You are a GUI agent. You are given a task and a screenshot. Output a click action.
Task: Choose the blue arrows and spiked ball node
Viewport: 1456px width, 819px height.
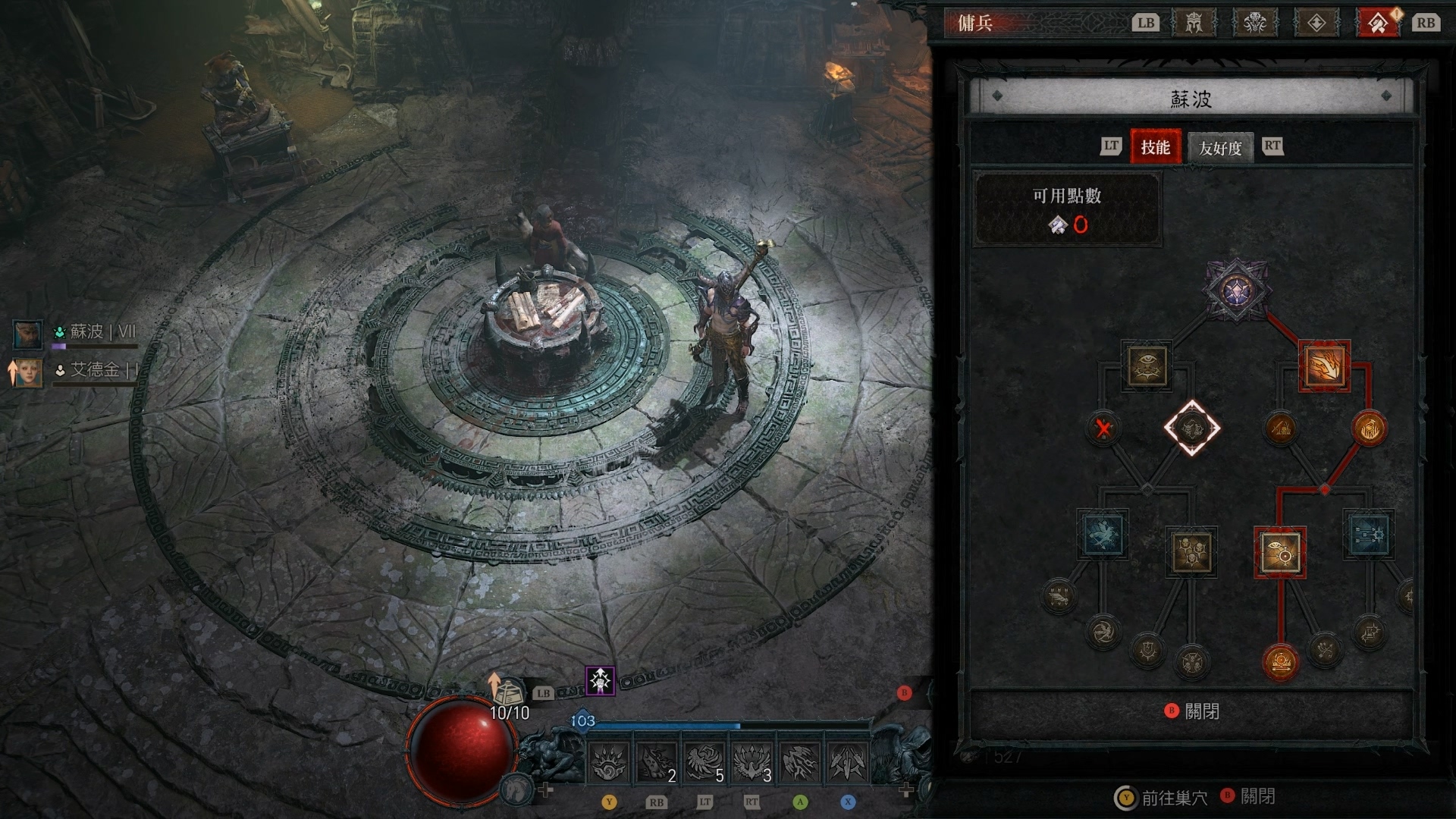pos(1369,535)
